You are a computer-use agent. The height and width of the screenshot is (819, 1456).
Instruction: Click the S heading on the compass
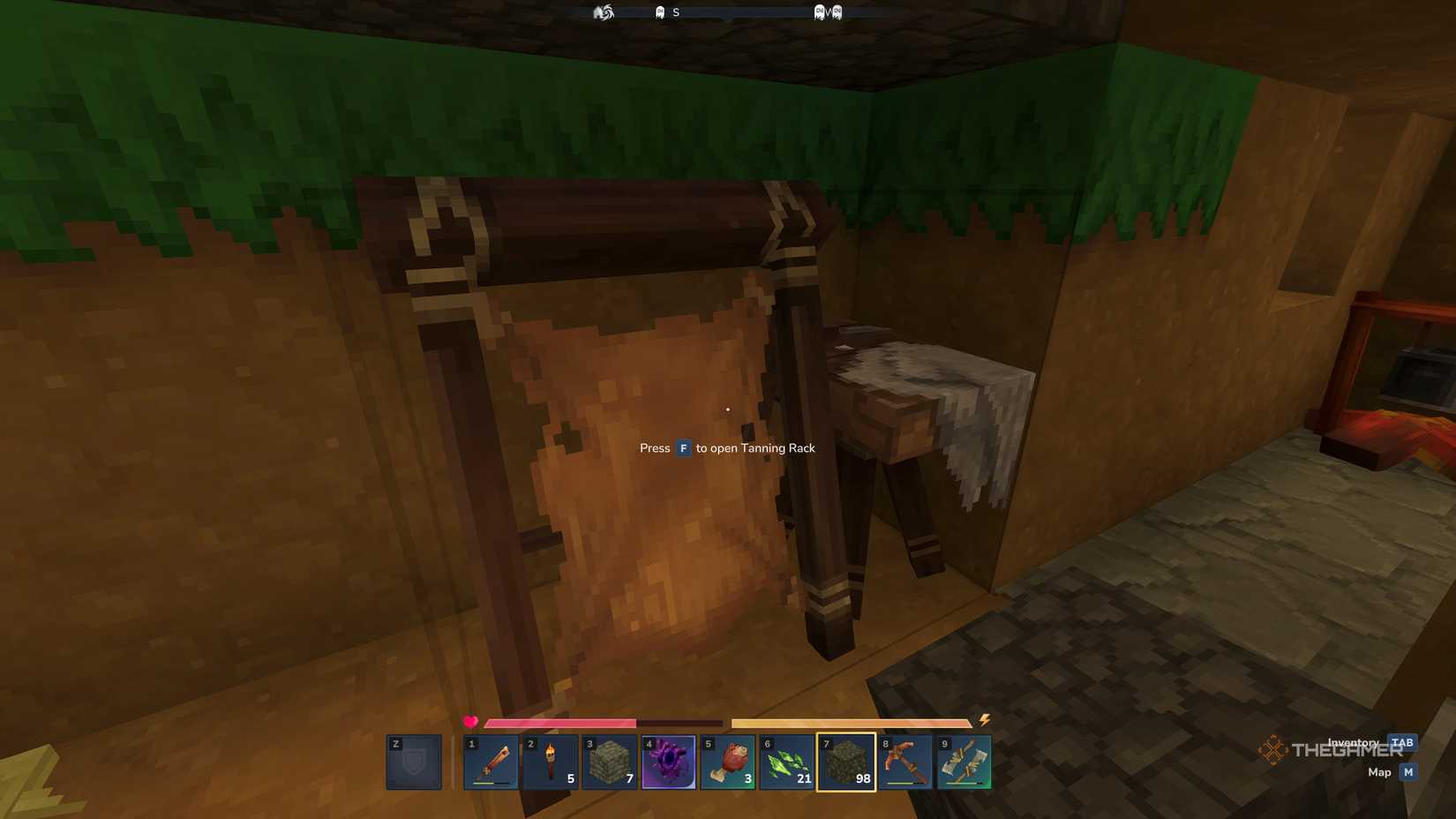[x=676, y=11]
